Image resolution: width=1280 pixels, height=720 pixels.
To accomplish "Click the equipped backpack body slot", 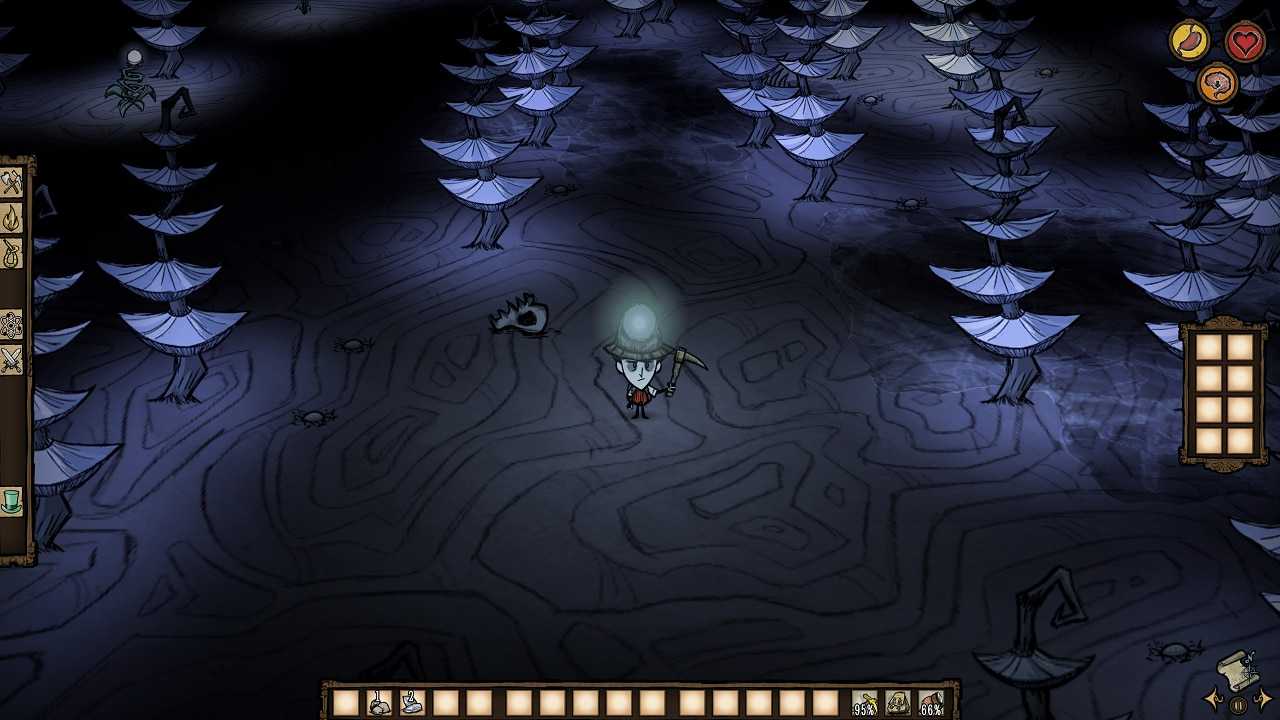I will click(x=898, y=703).
